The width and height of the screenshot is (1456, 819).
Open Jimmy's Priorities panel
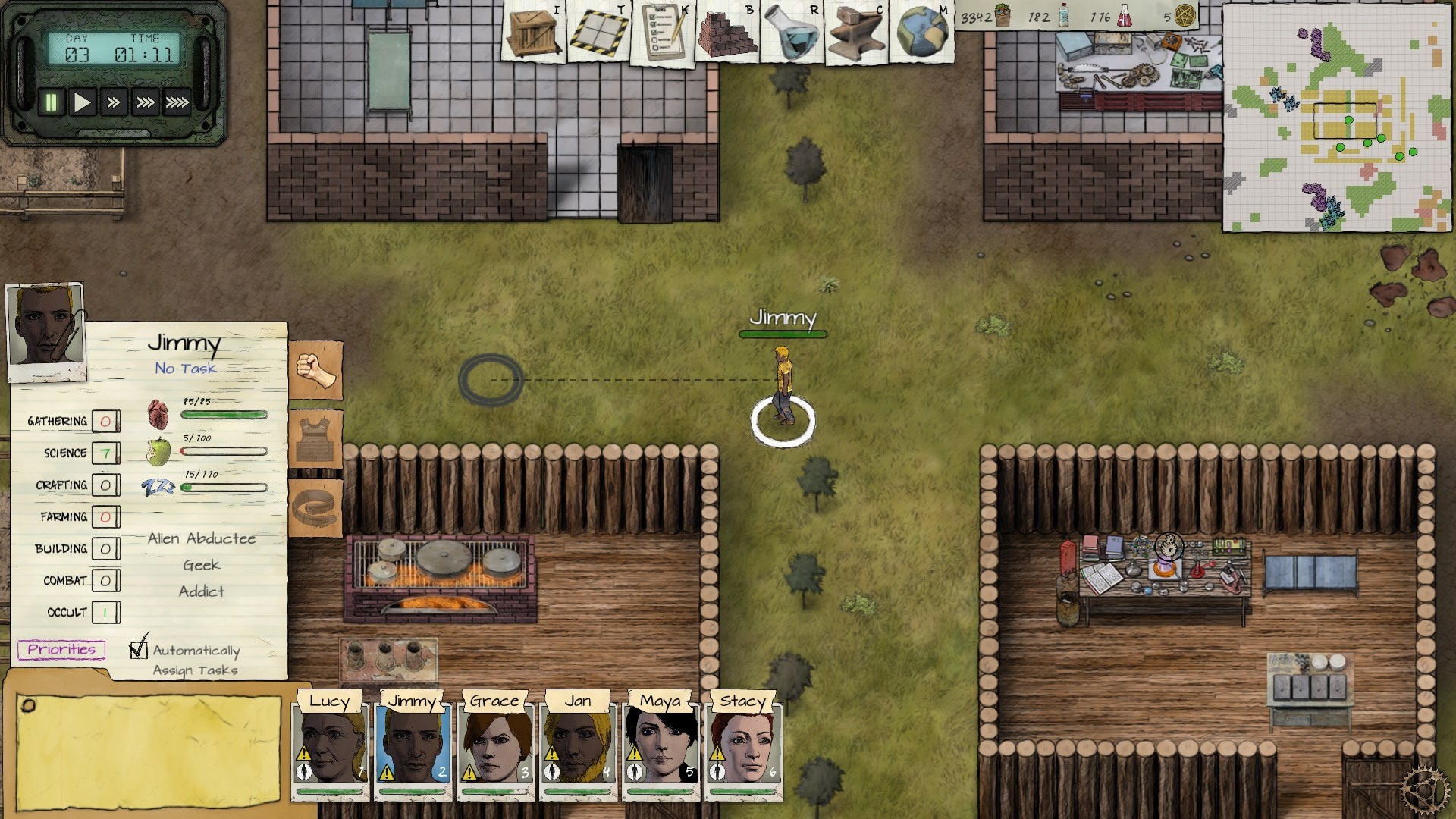[x=61, y=649]
